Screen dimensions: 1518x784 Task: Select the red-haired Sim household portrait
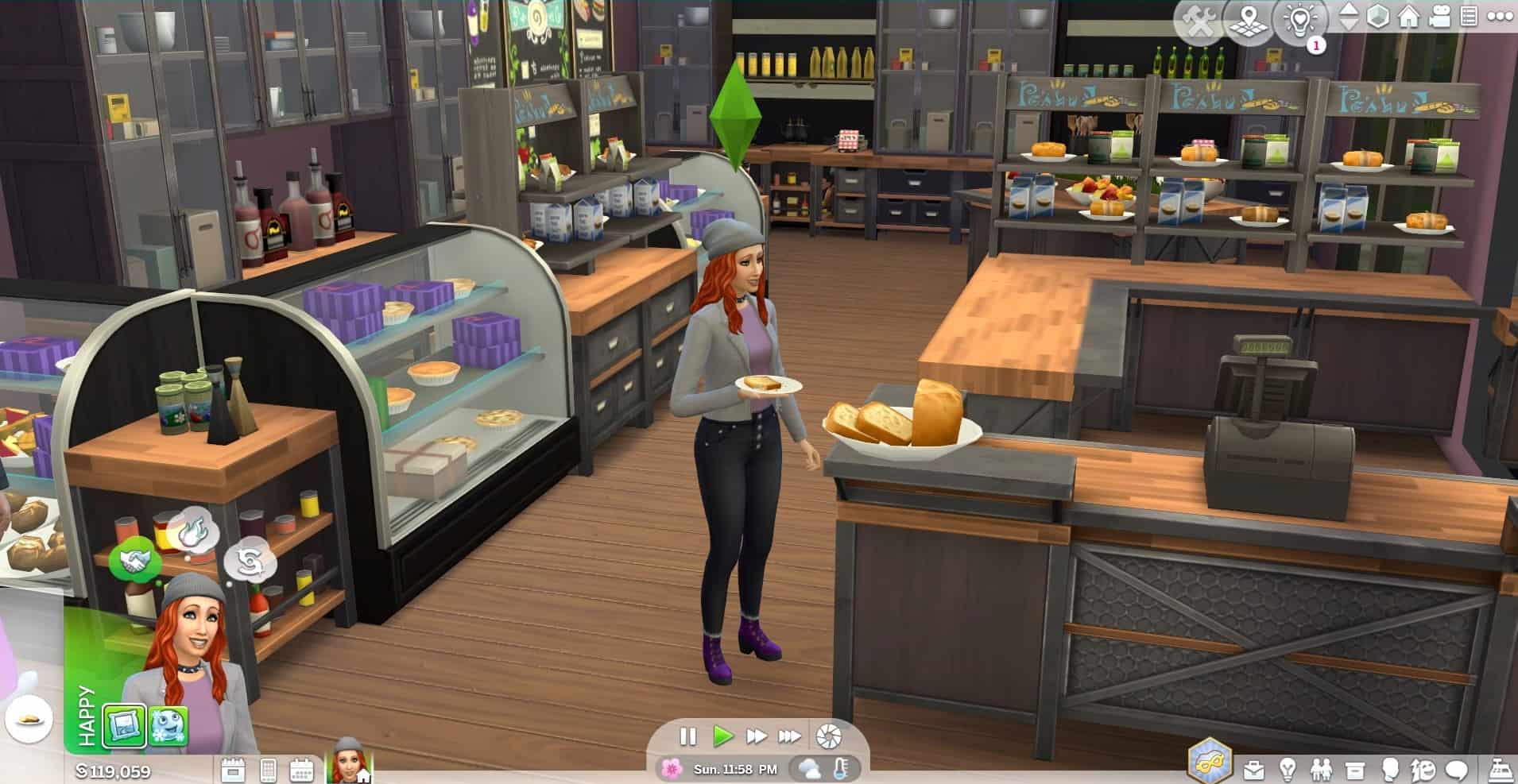coord(348,761)
